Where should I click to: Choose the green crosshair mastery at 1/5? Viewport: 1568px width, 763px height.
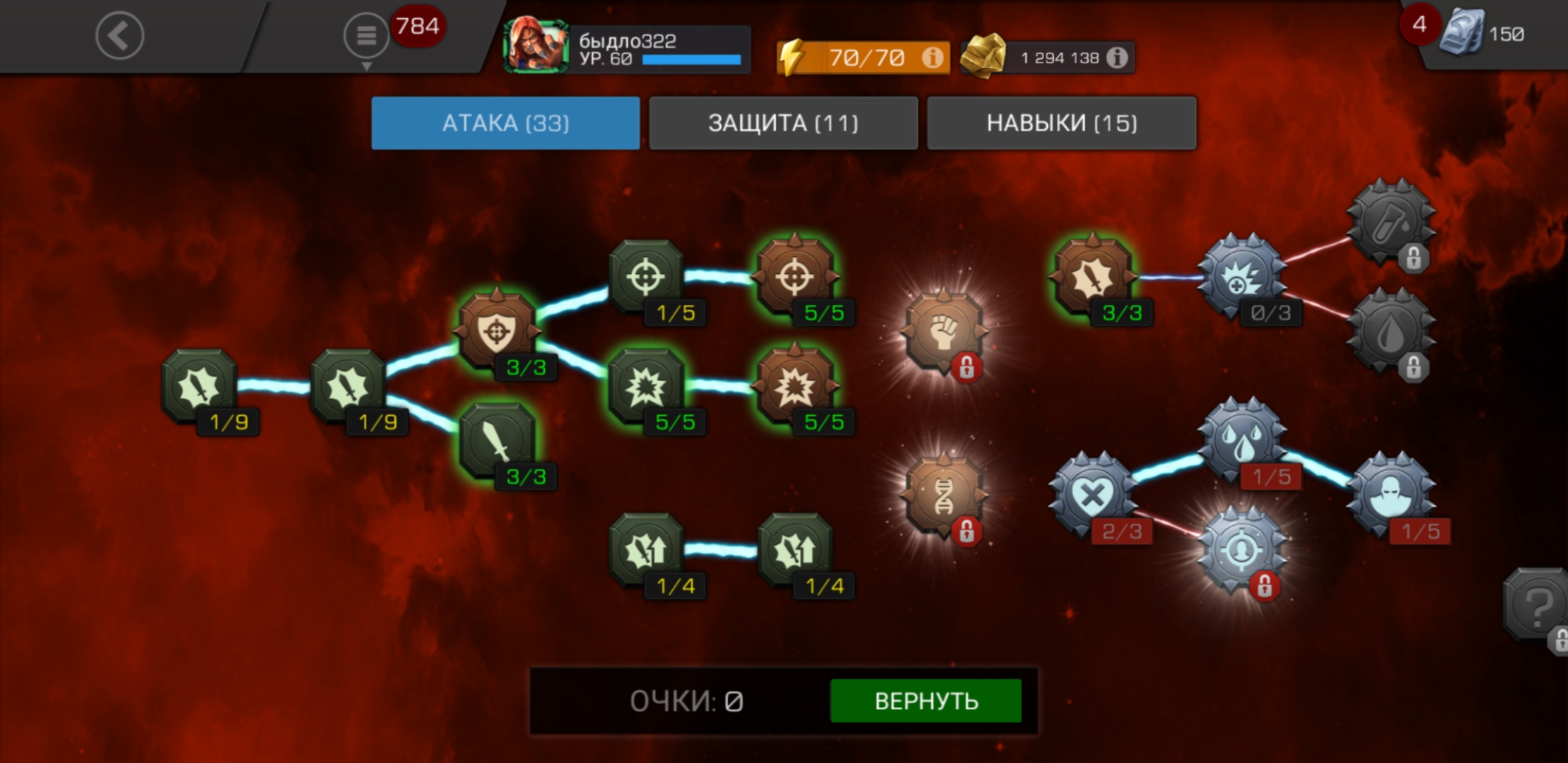pyautogui.click(x=646, y=276)
